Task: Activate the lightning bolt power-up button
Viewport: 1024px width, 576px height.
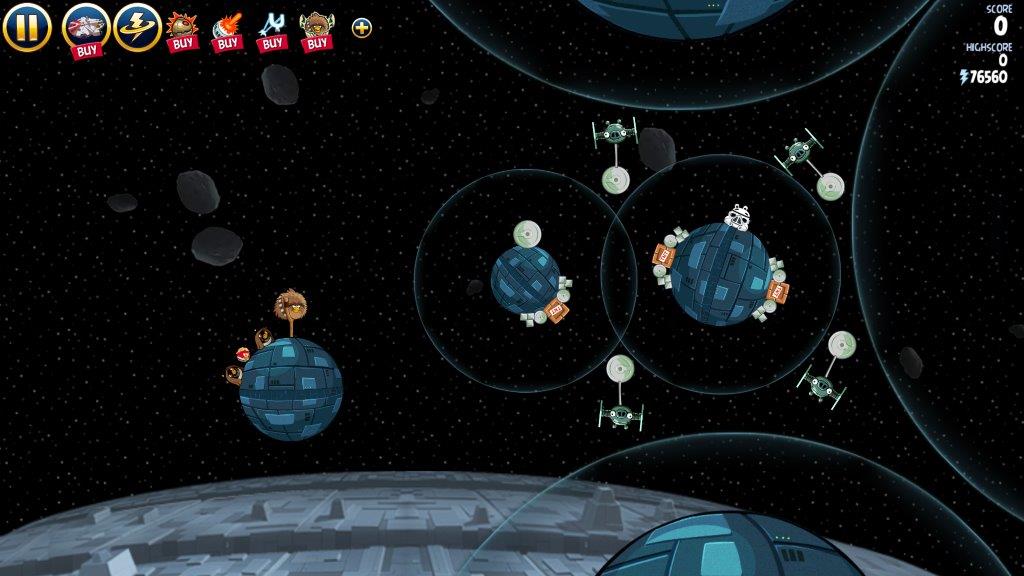Action: pos(137,27)
